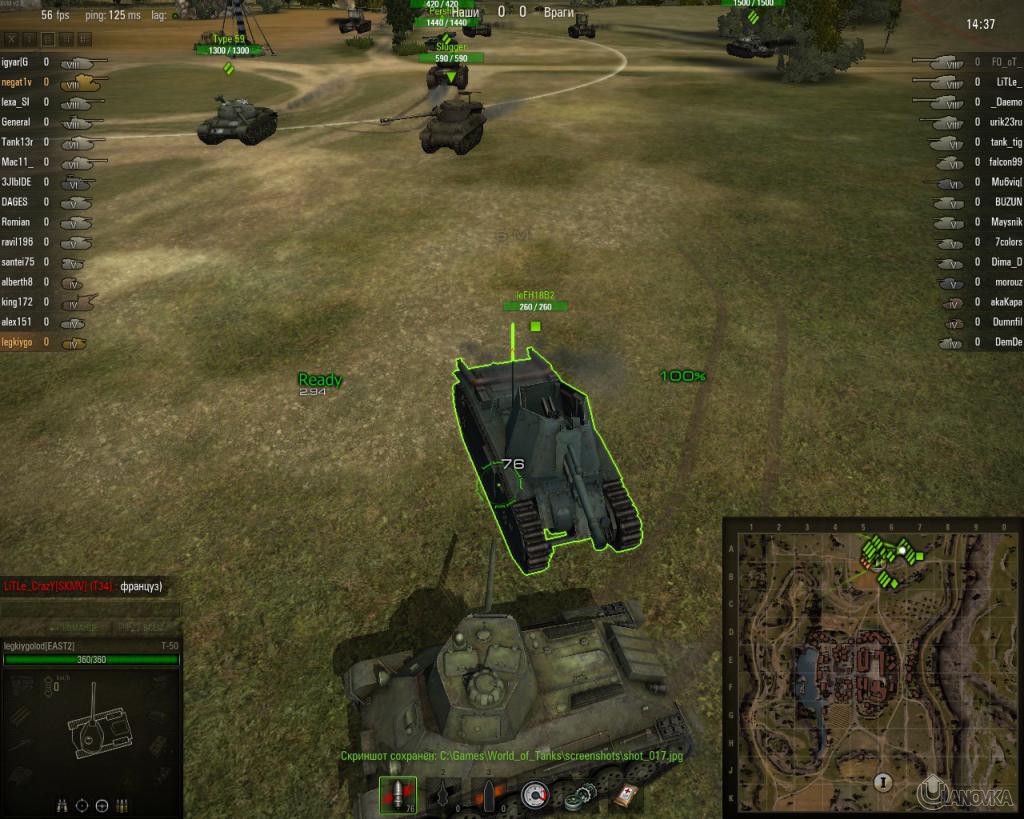Select negat1v in the allied team list

(x=18, y=83)
